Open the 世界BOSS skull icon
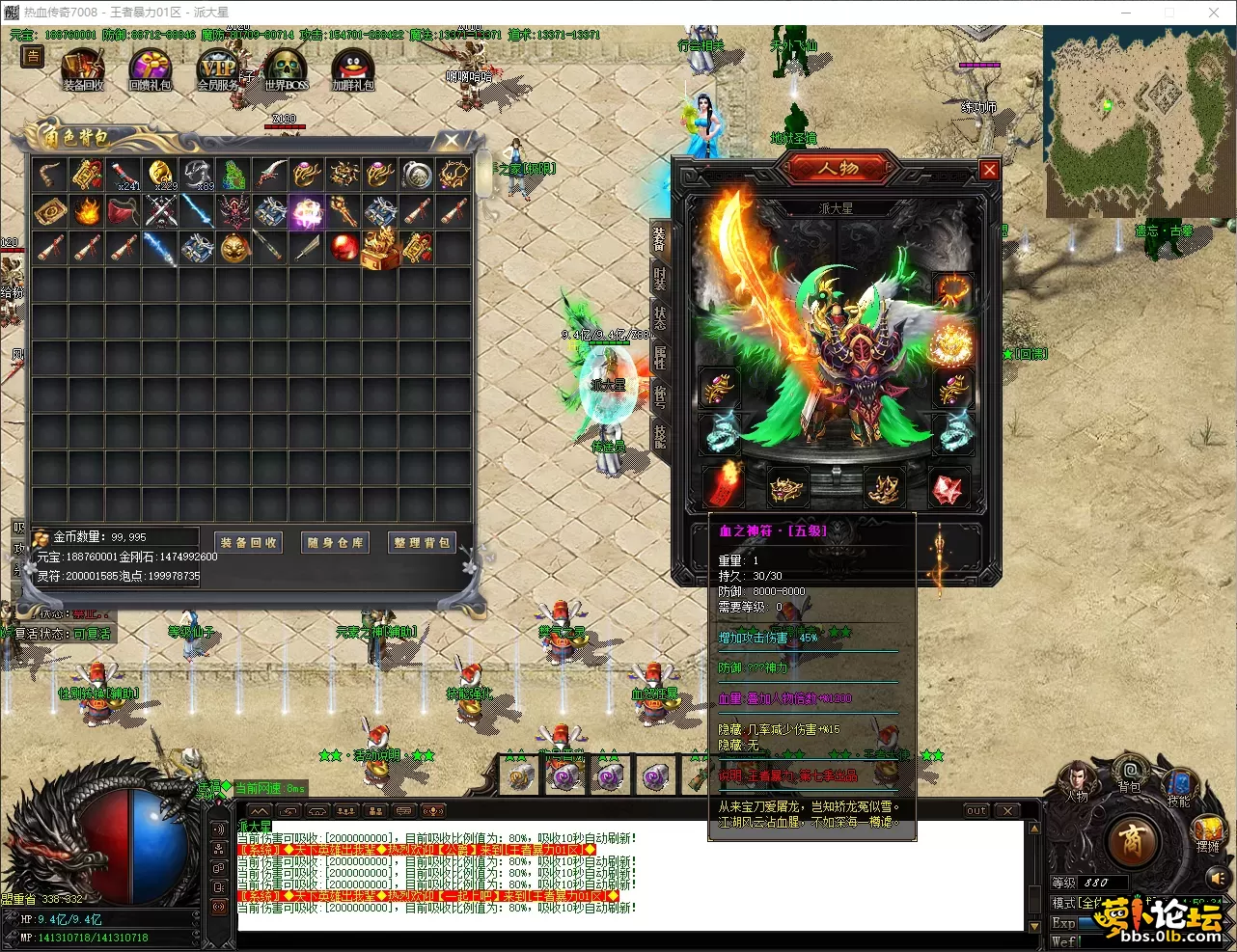This screenshot has width=1237, height=952. click(287, 69)
